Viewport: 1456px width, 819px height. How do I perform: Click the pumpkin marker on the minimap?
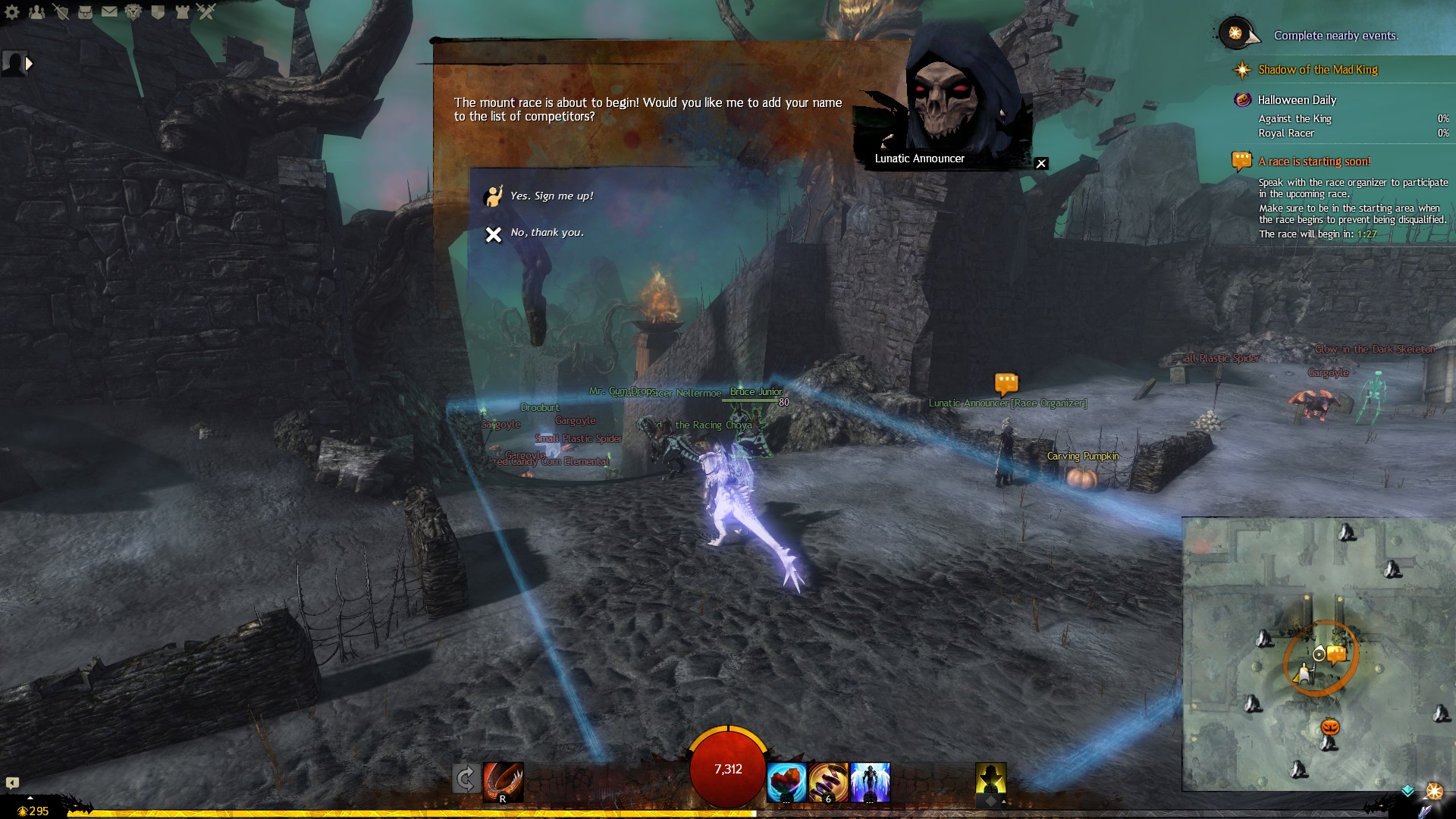(x=1330, y=727)
